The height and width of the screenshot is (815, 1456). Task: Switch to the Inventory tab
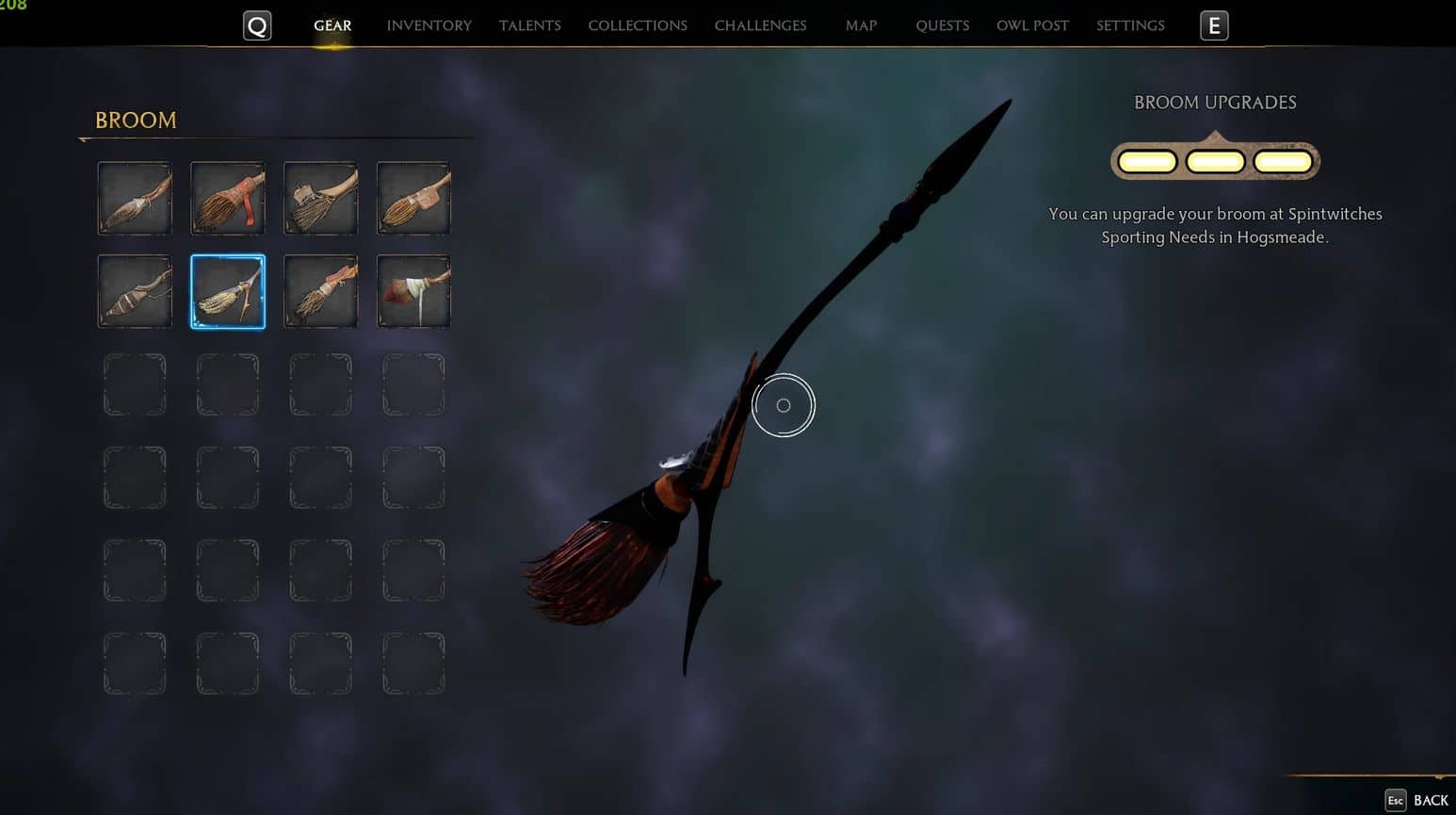(429, 25)
